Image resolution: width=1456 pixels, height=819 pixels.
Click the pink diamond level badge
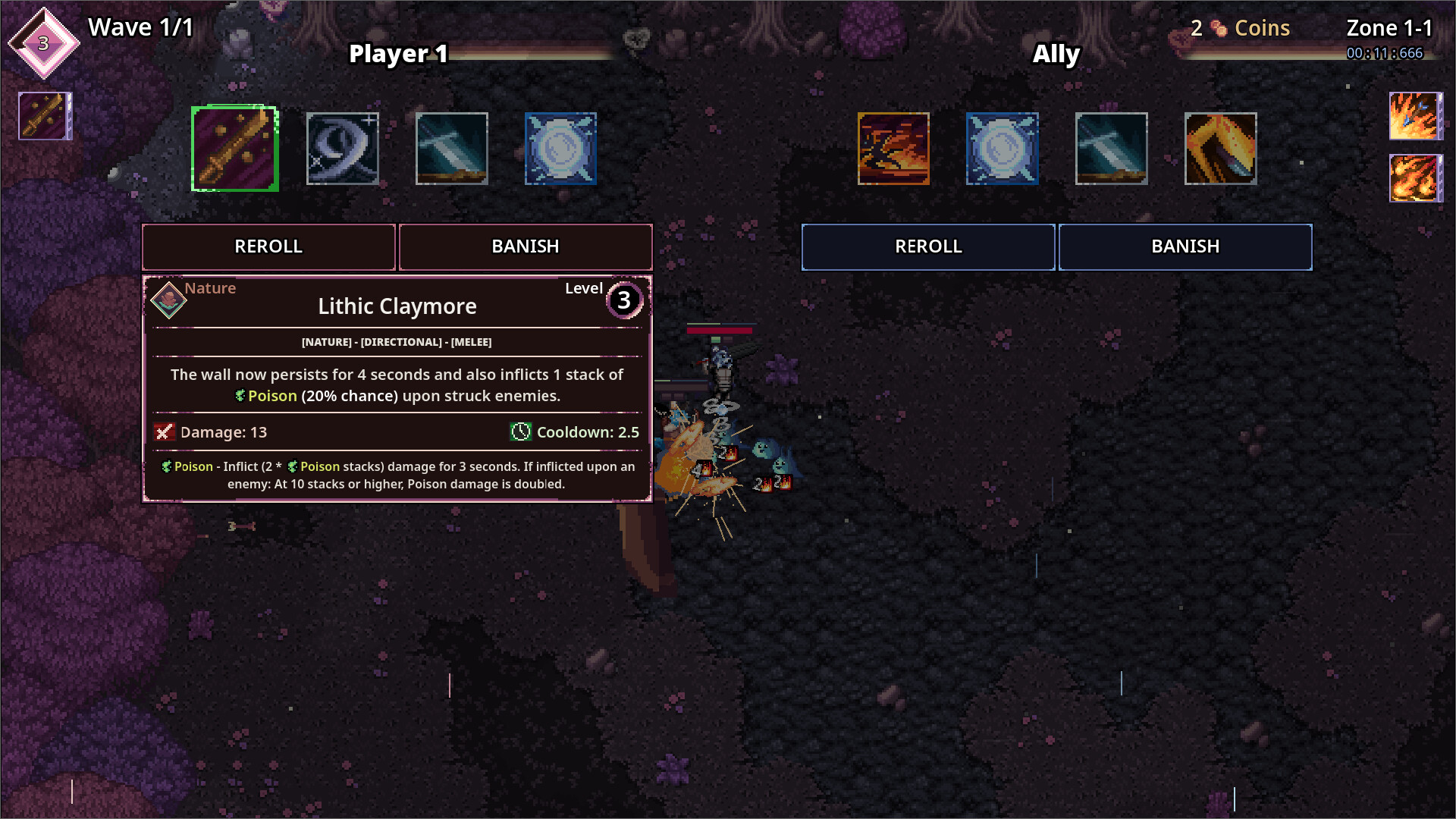(44, 43)
